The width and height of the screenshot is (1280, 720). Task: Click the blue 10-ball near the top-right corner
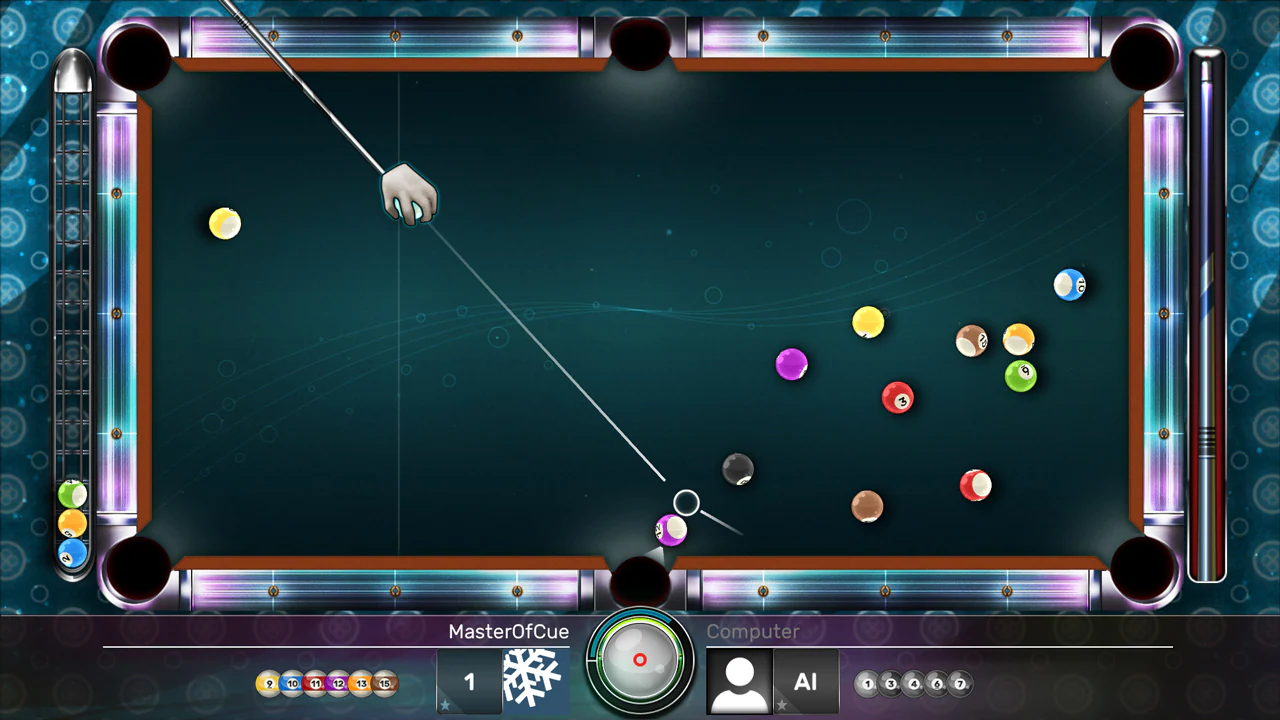tap(1070, 285)
